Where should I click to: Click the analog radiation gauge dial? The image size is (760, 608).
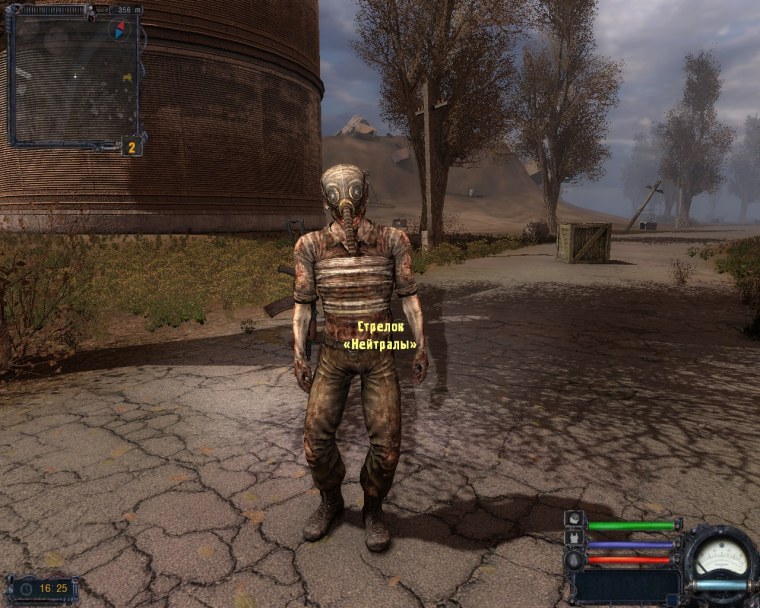pyautogui.click(x=720, y=554)
